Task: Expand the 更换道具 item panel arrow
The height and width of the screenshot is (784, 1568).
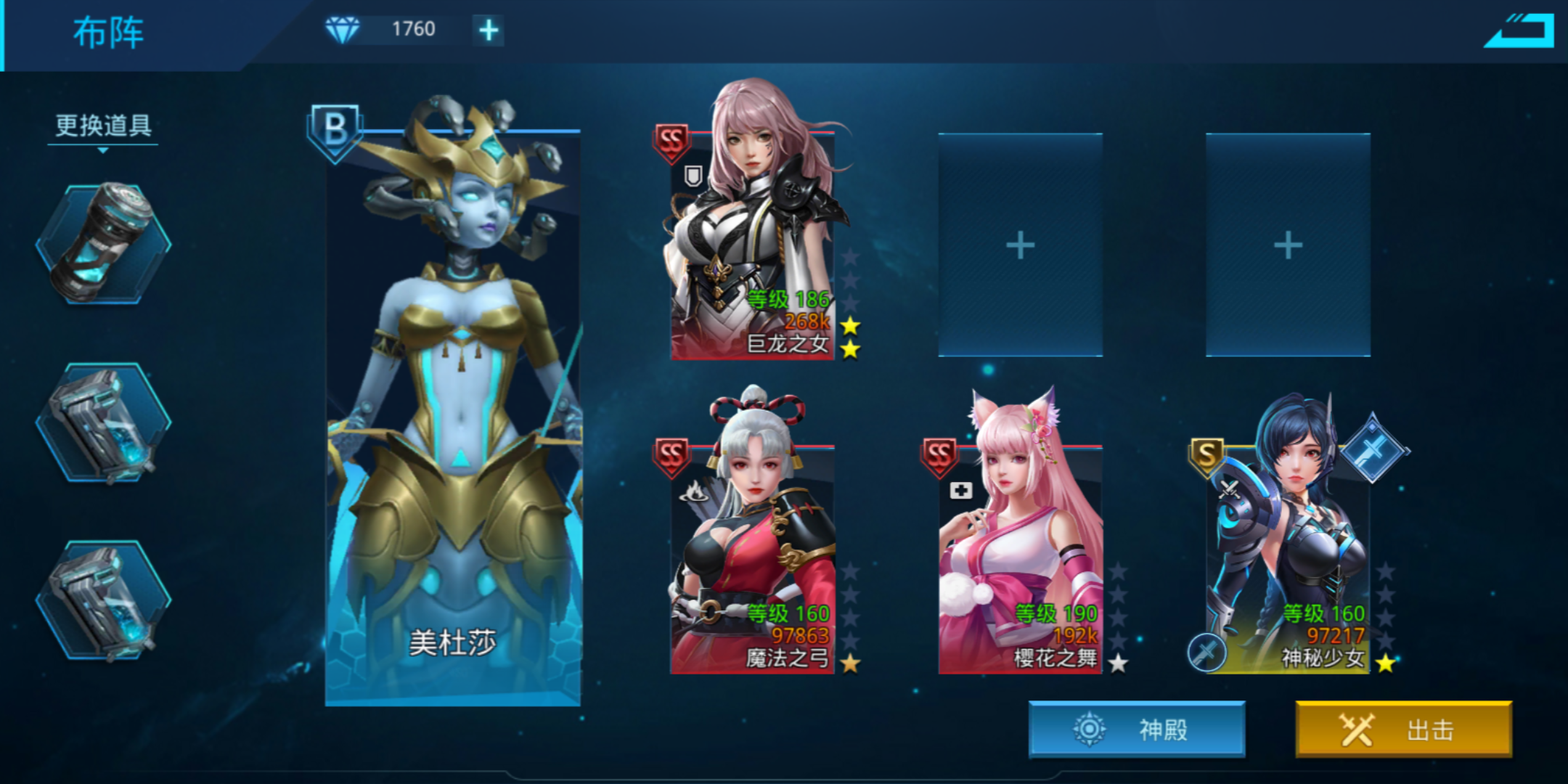Action: point(101,152)
